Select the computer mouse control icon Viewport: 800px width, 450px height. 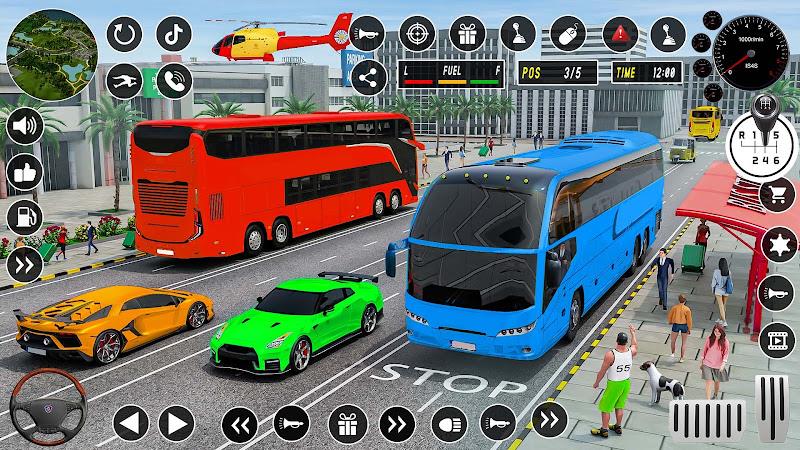point(566,32)
